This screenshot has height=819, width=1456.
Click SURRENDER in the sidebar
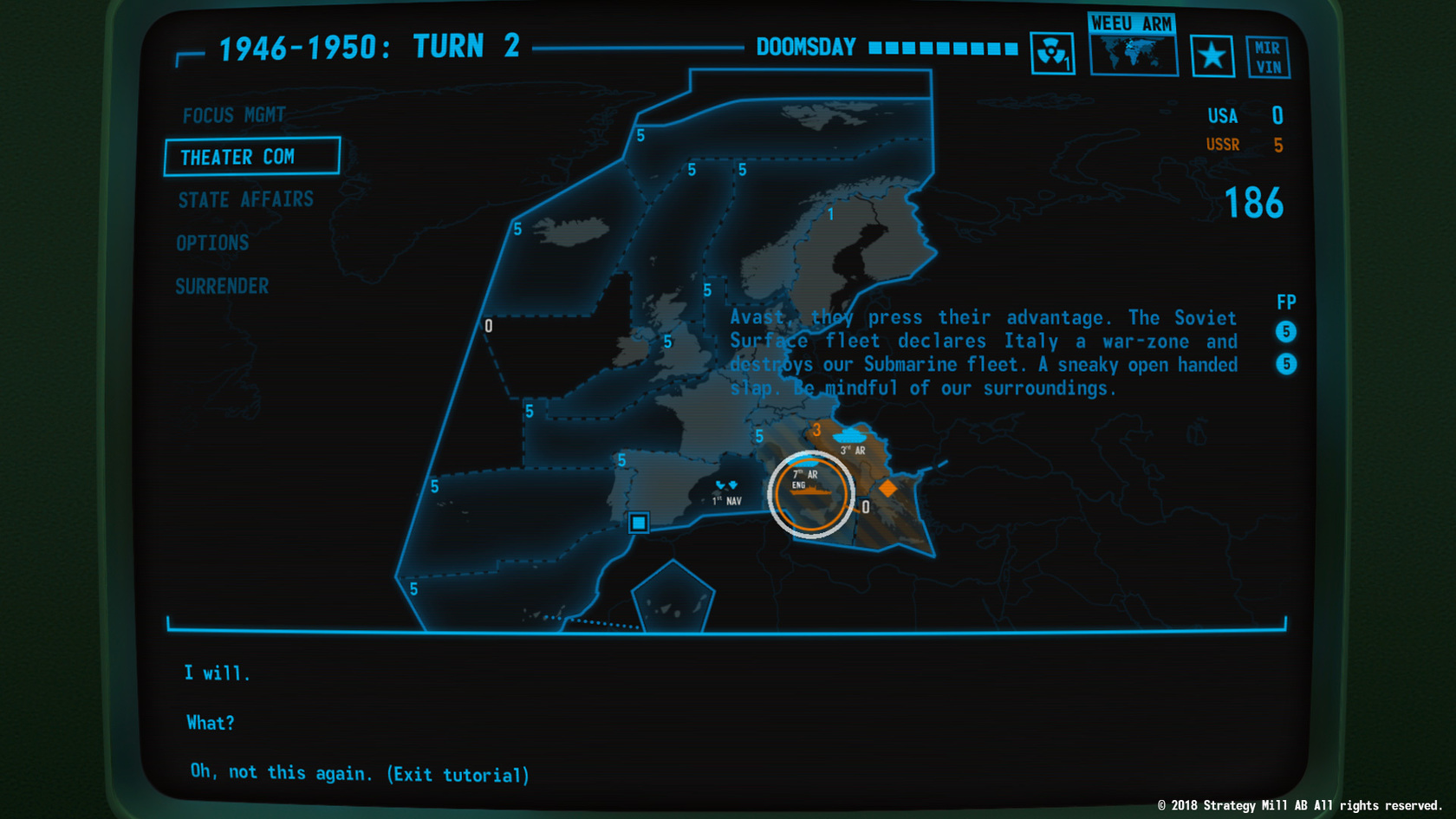(x=222, y=286)
